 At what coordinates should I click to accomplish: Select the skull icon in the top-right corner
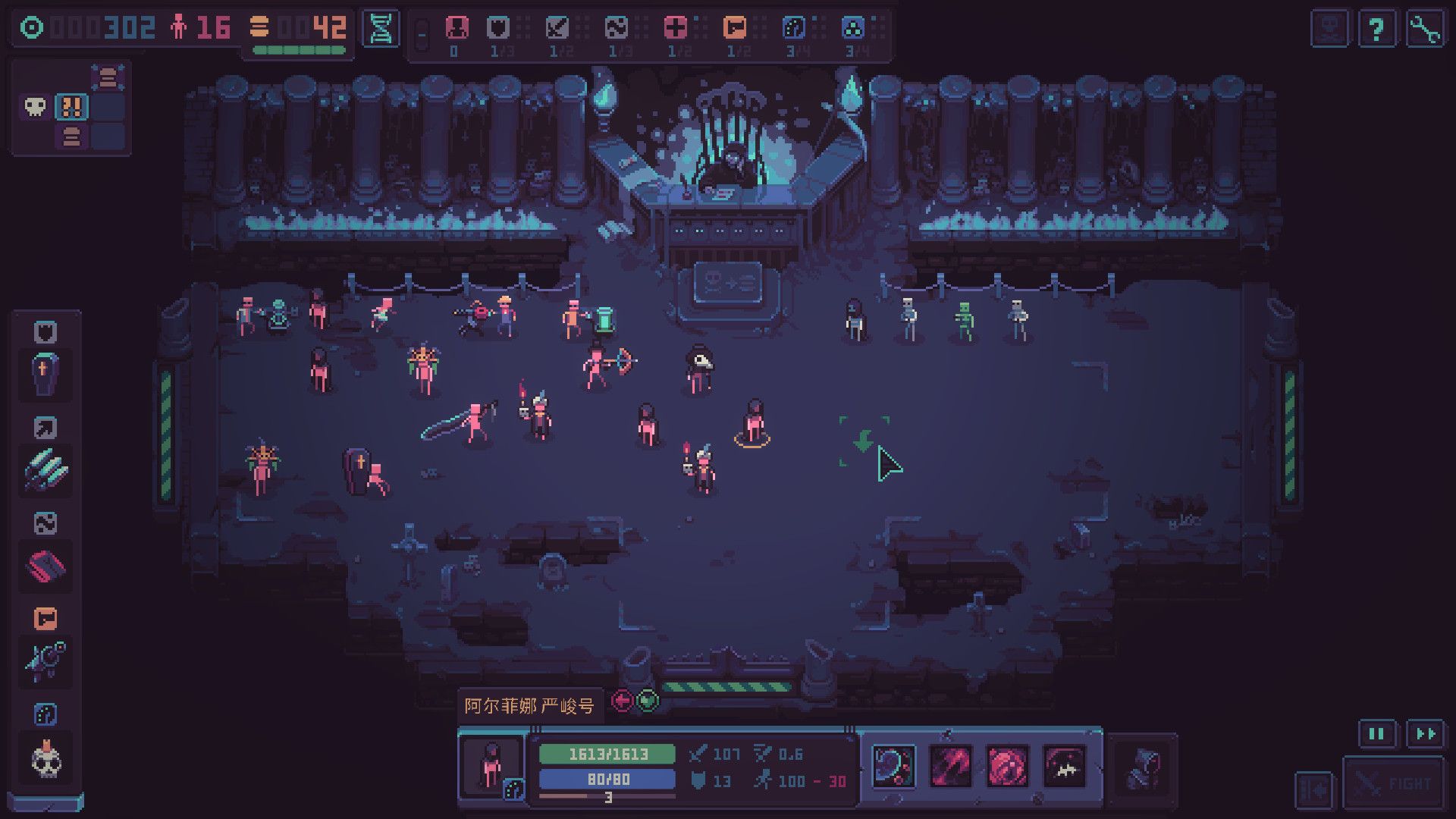click(x=1329, y=28)
